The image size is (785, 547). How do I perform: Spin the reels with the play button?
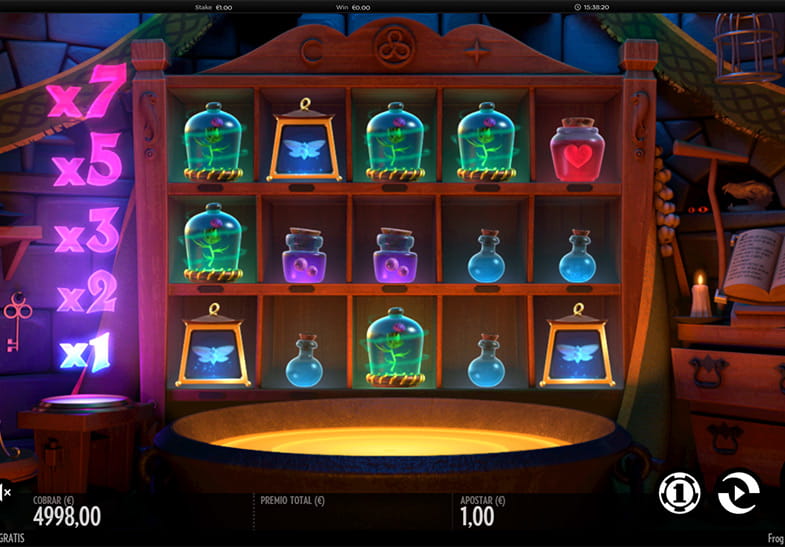coord(738,493)
